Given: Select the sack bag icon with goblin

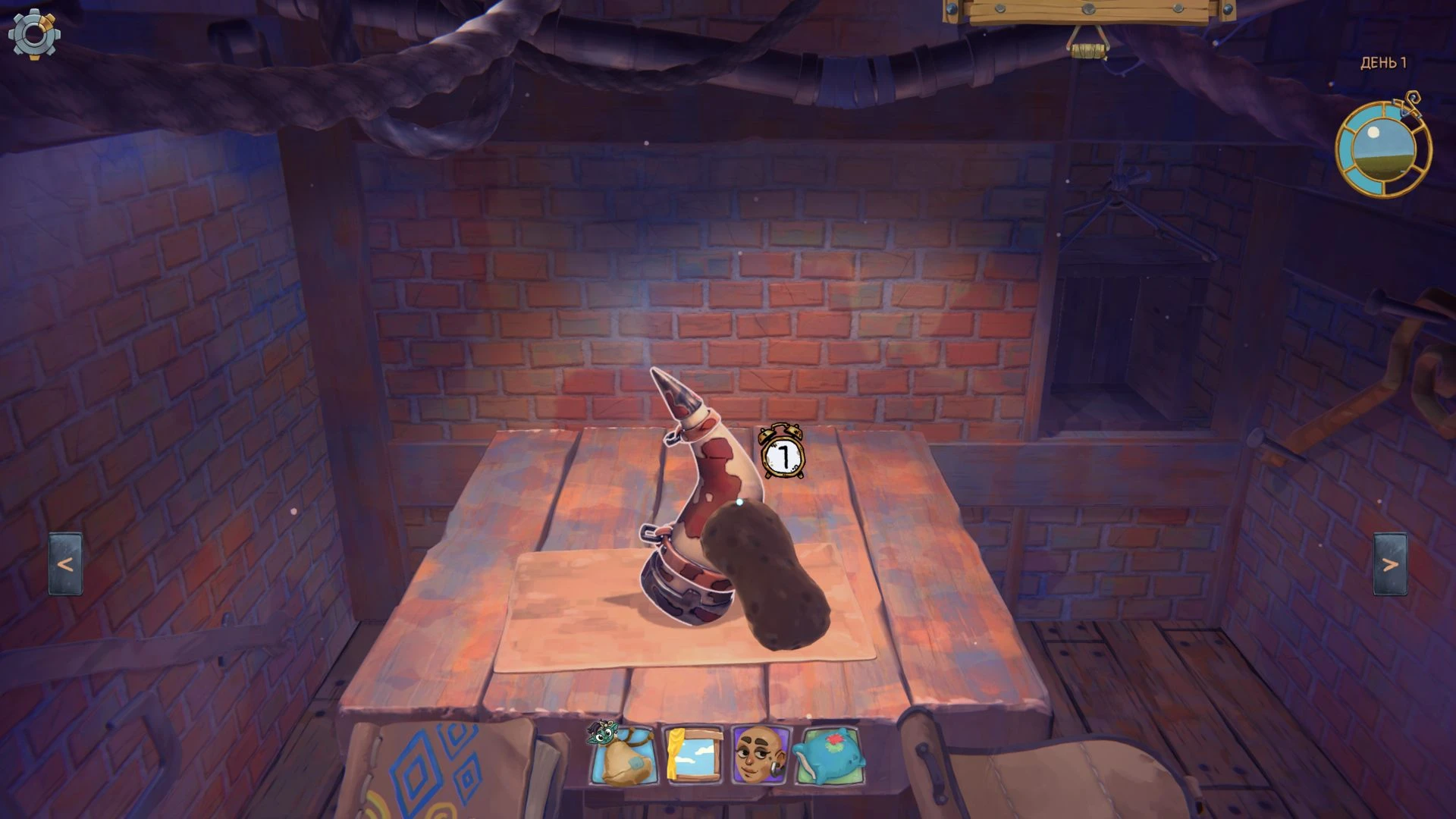Looking at the screenshot, I should tap(623, 754).
